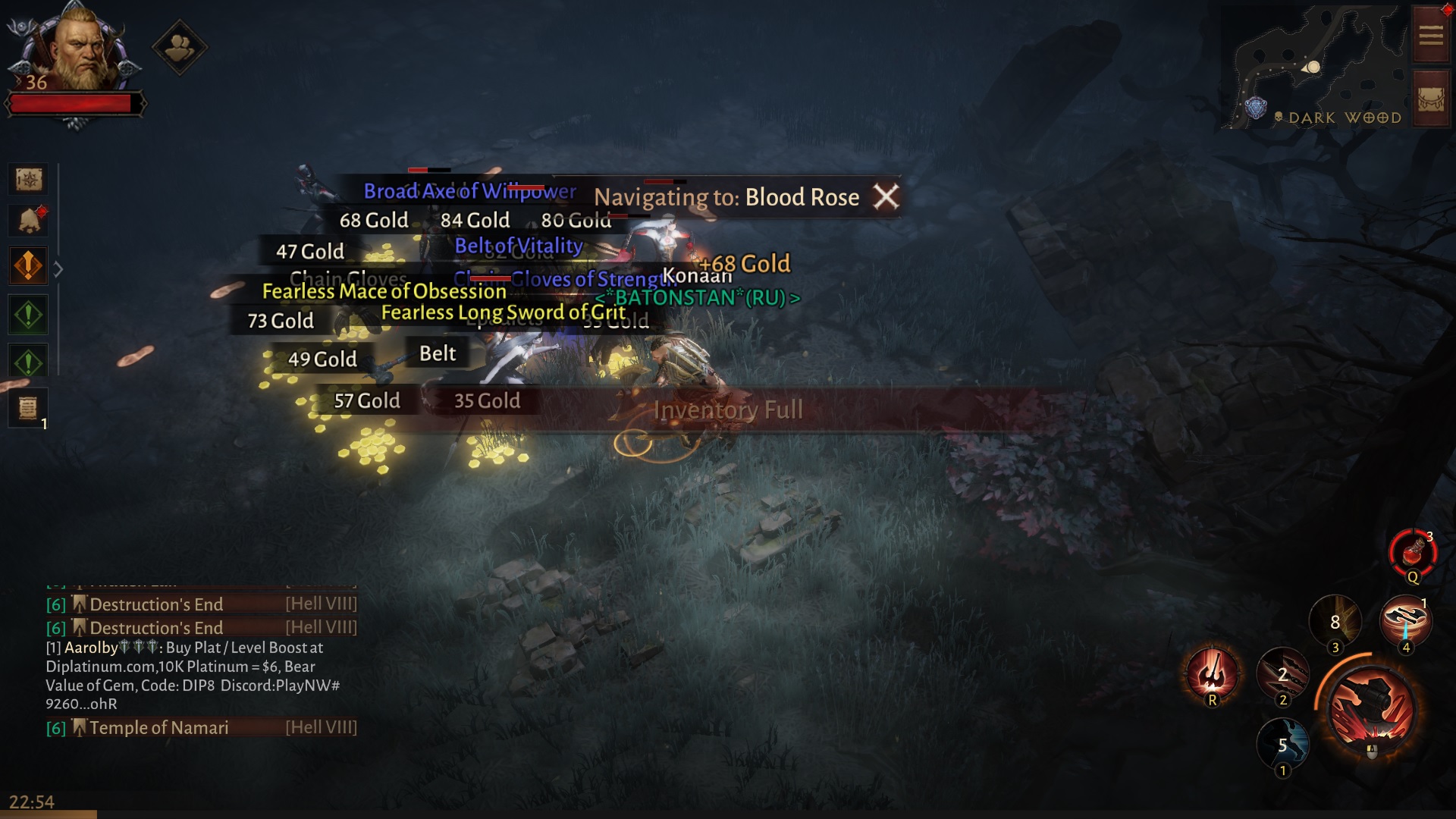The height and width of the screenshot is (819, 1456).
Task: Activate the sprint dash skill
Action: pos(1282,743)
